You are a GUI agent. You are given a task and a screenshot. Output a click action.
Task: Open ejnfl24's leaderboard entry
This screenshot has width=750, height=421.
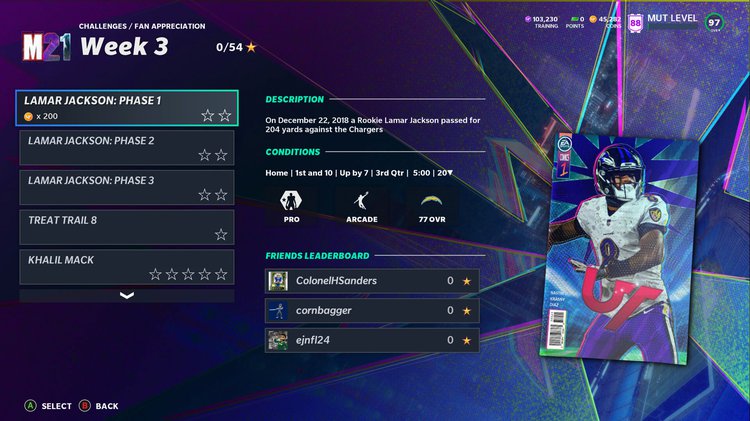pos(374,340)
